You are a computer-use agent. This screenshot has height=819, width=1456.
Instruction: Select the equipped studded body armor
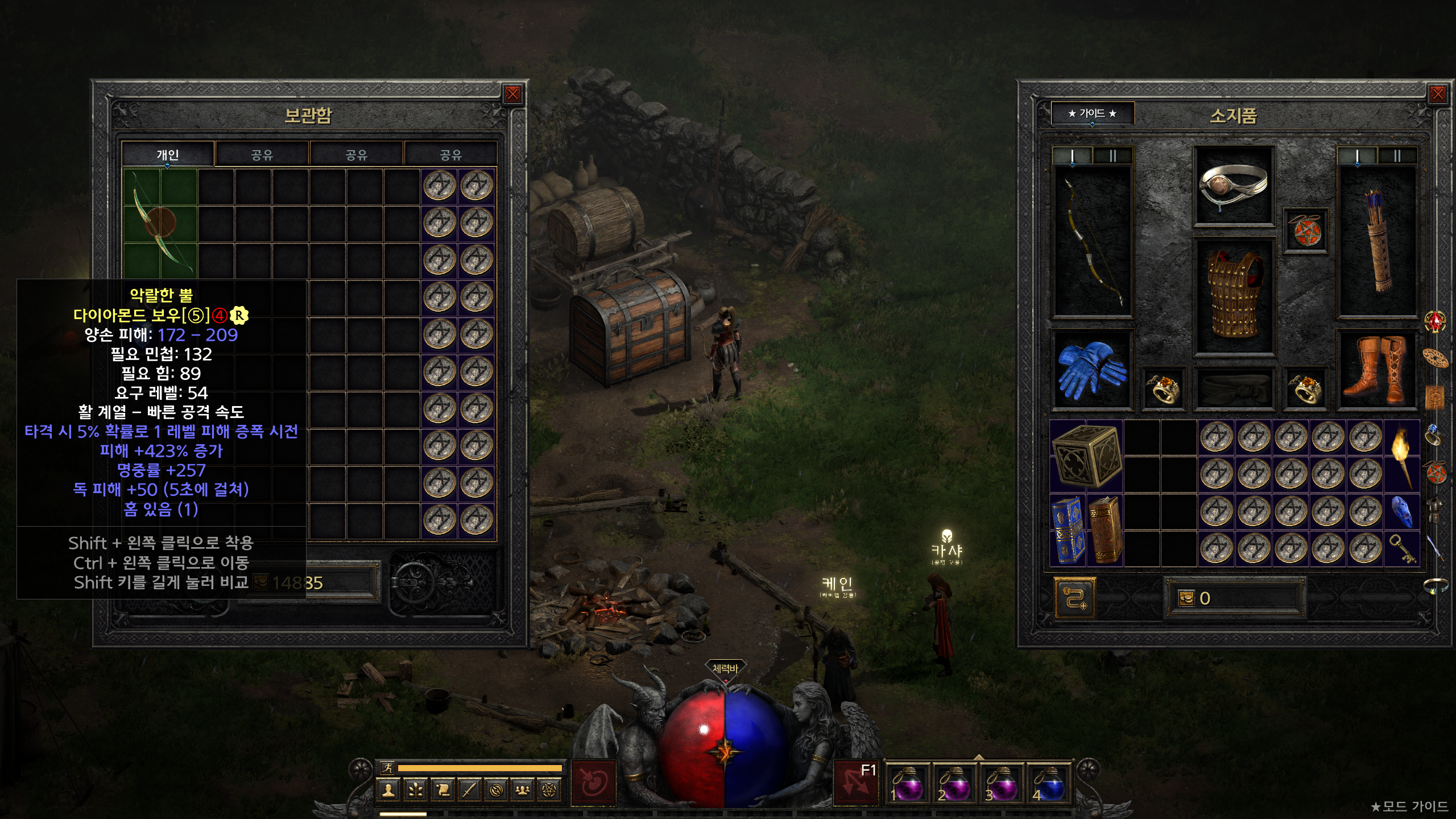[1233, 296]
